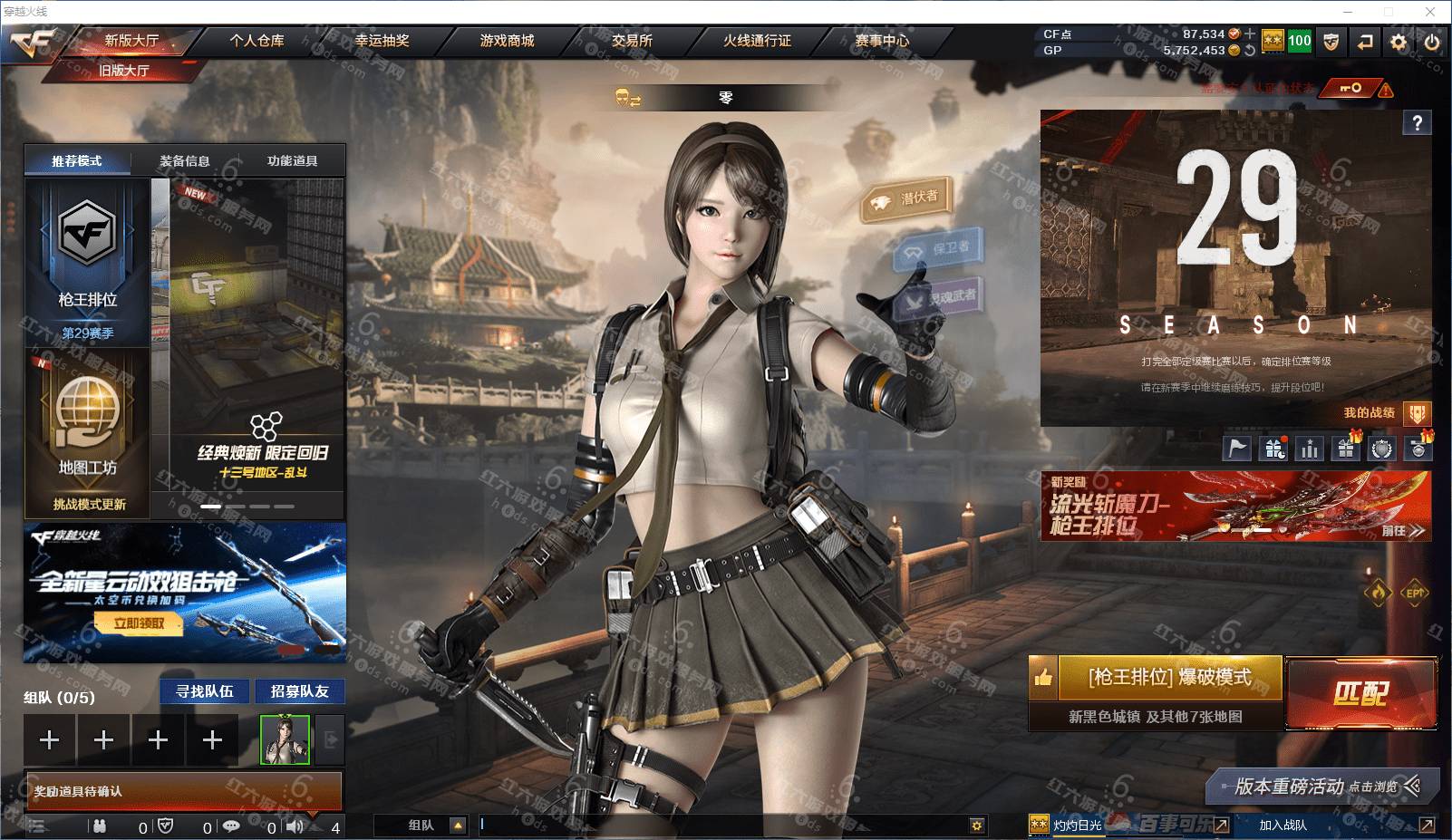Open the 火线通行证 battle pass

coord(757,41)
